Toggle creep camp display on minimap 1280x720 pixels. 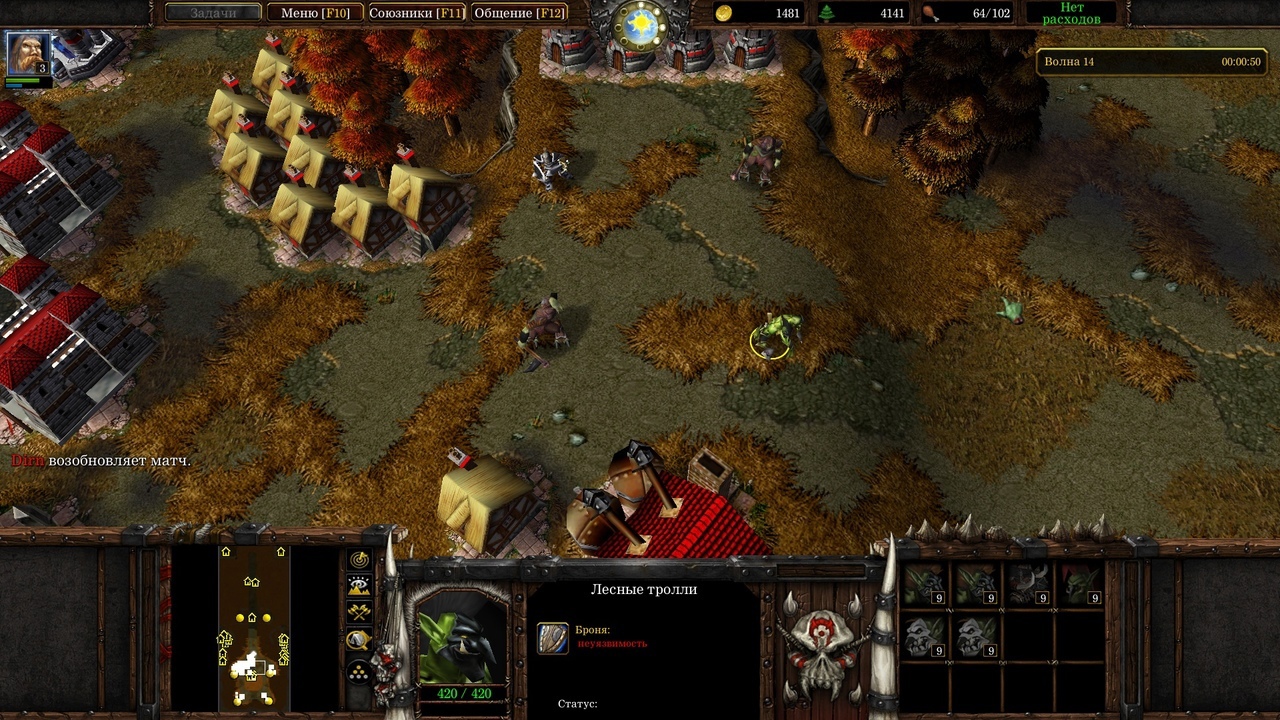[x=359, y=640]
